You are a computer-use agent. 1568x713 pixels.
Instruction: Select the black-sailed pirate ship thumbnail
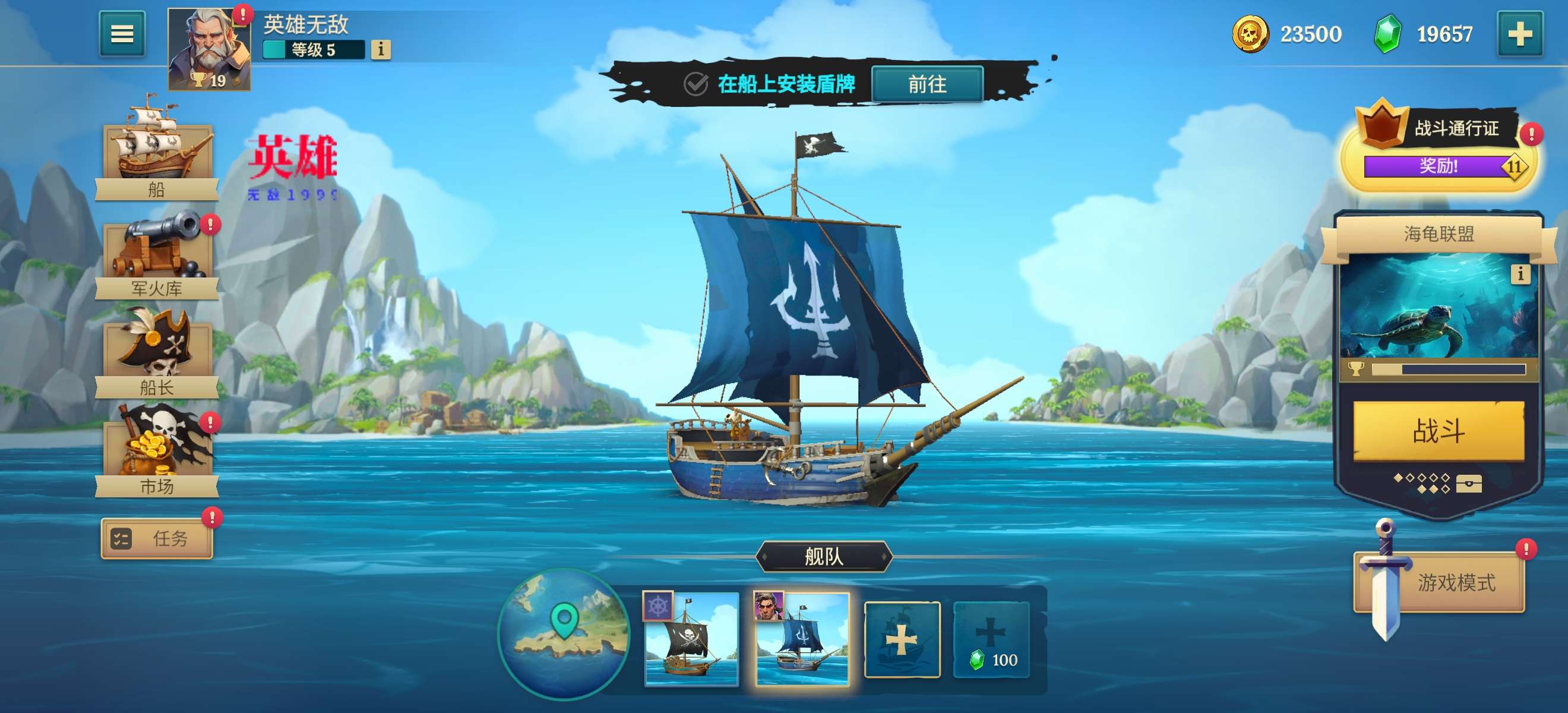click(x=691, y=639)
